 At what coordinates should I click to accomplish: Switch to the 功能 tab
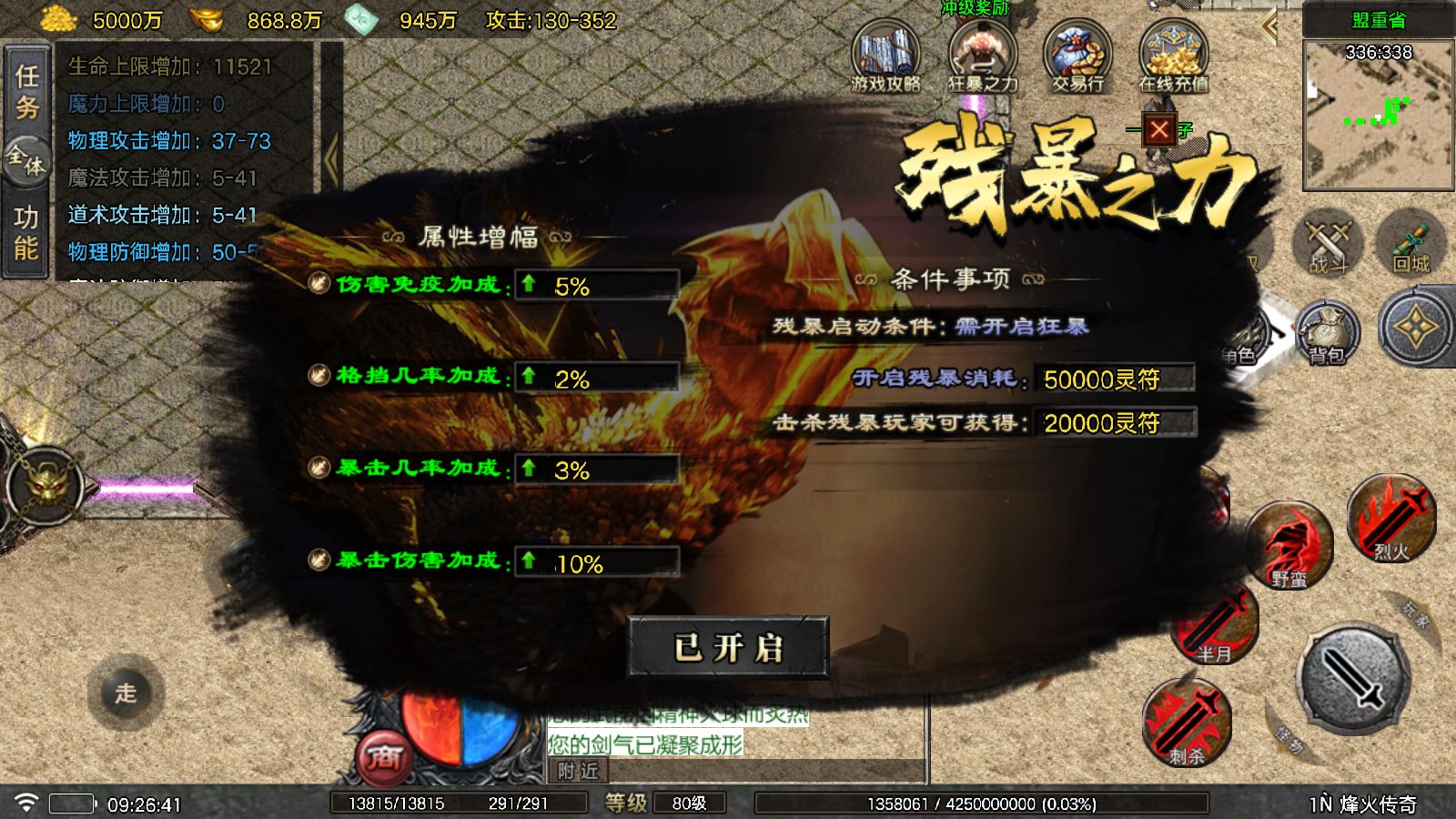(x=26, y=233)
